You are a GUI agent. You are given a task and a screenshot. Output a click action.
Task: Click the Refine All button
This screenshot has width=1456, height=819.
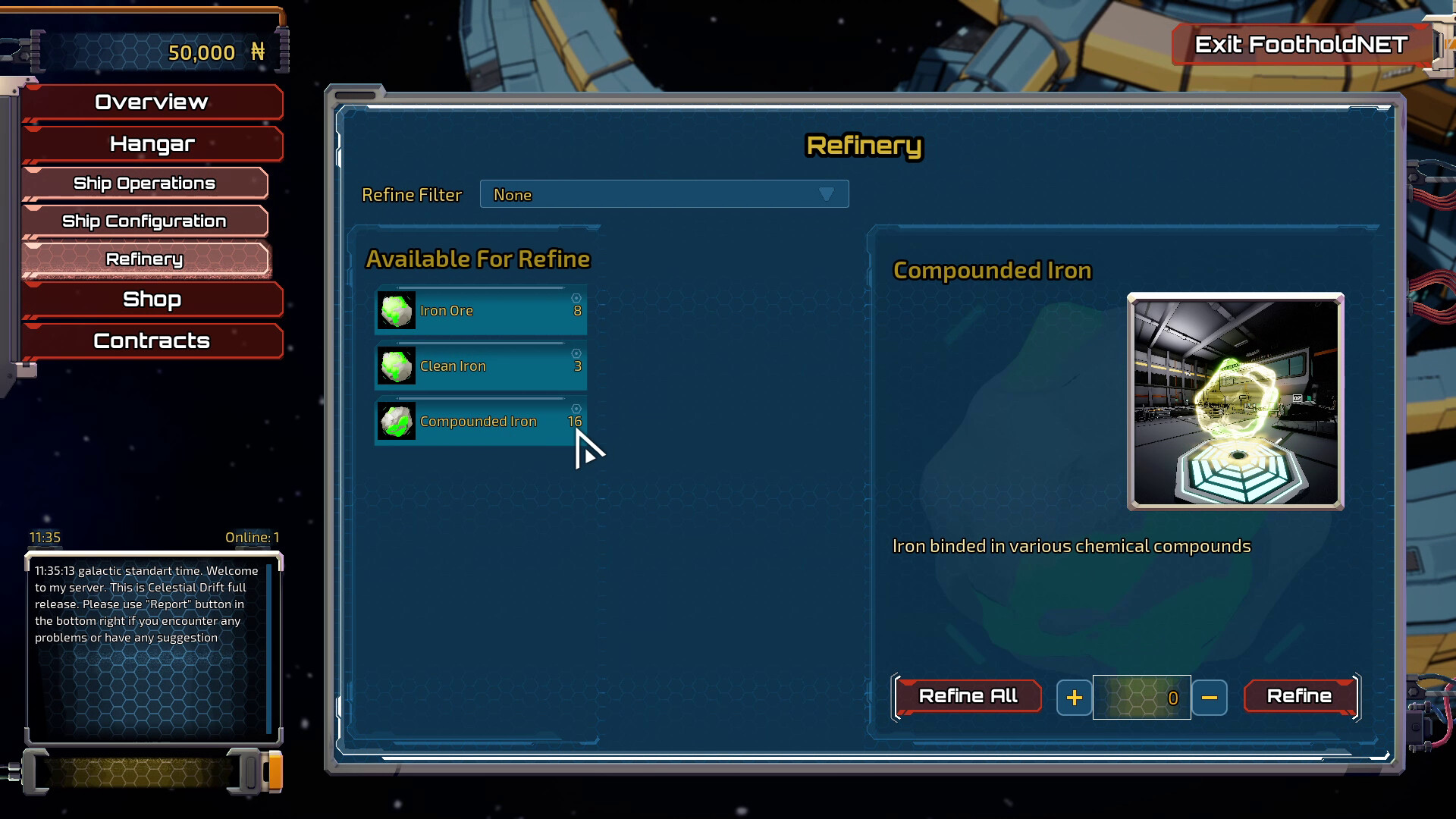click(968, 696)
